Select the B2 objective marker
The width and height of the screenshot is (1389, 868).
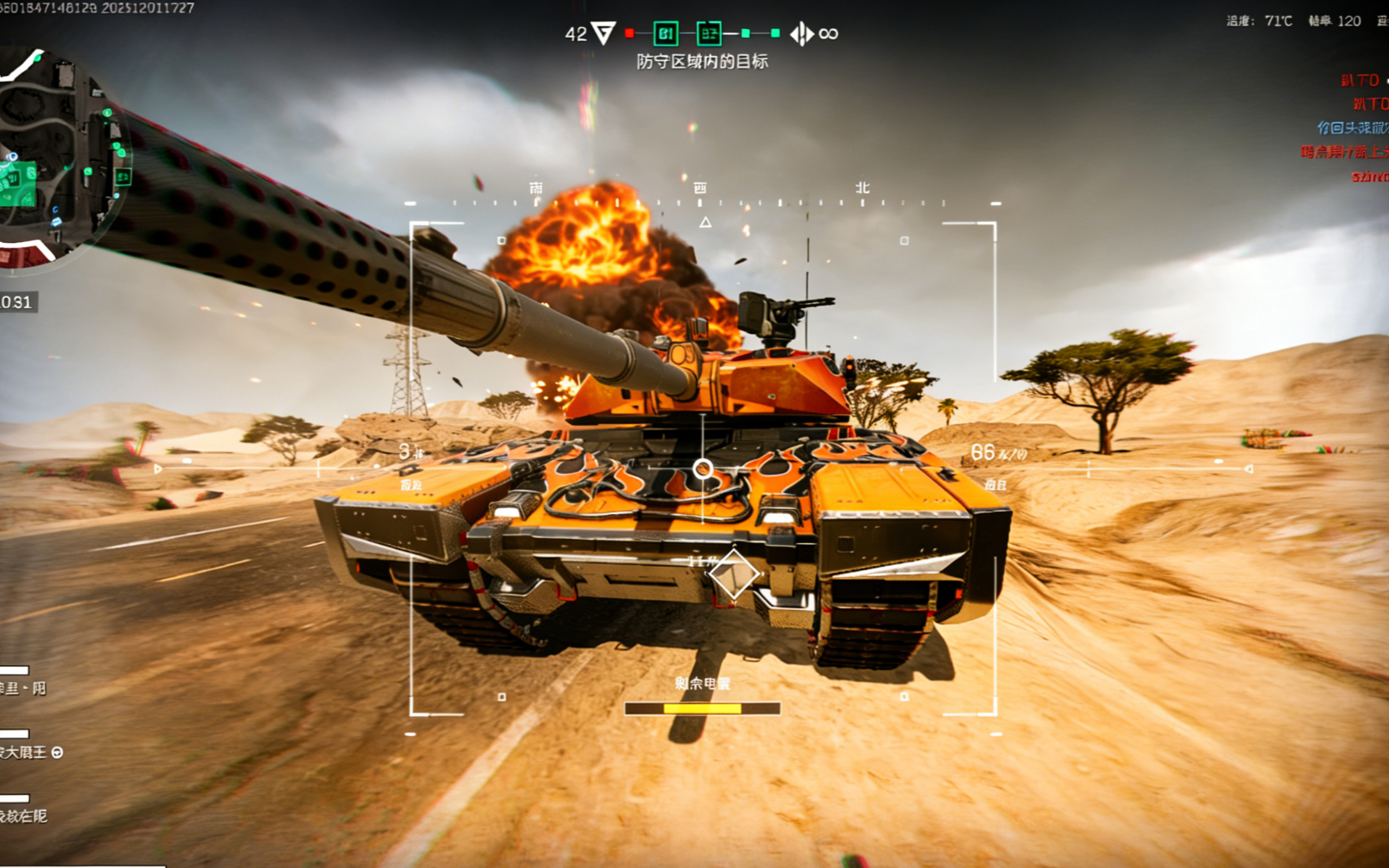(x=709, y=34)
